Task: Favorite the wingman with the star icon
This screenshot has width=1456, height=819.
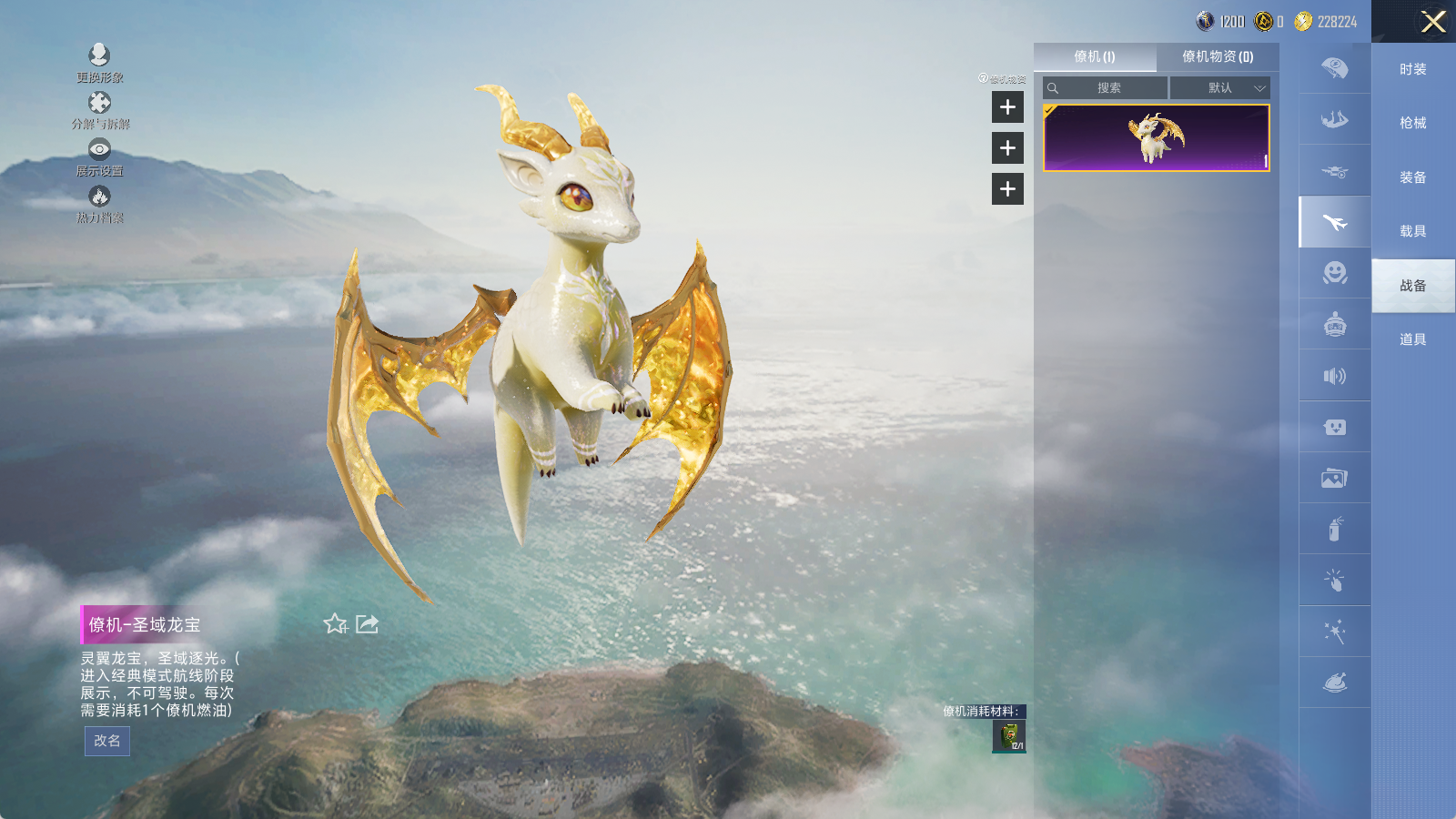Action: [336, 623]
